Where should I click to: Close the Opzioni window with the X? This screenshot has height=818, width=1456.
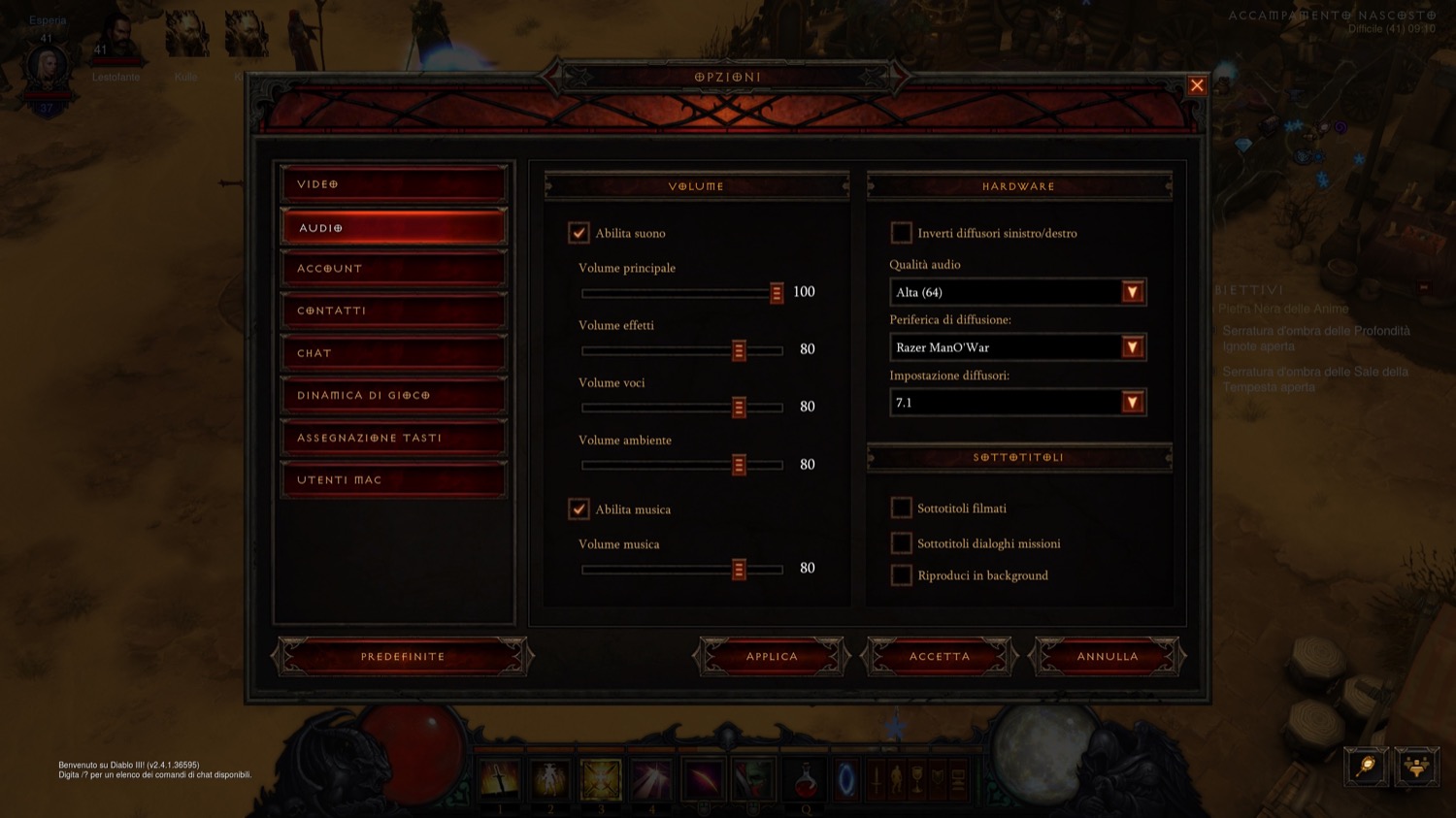click(1197, 85)
